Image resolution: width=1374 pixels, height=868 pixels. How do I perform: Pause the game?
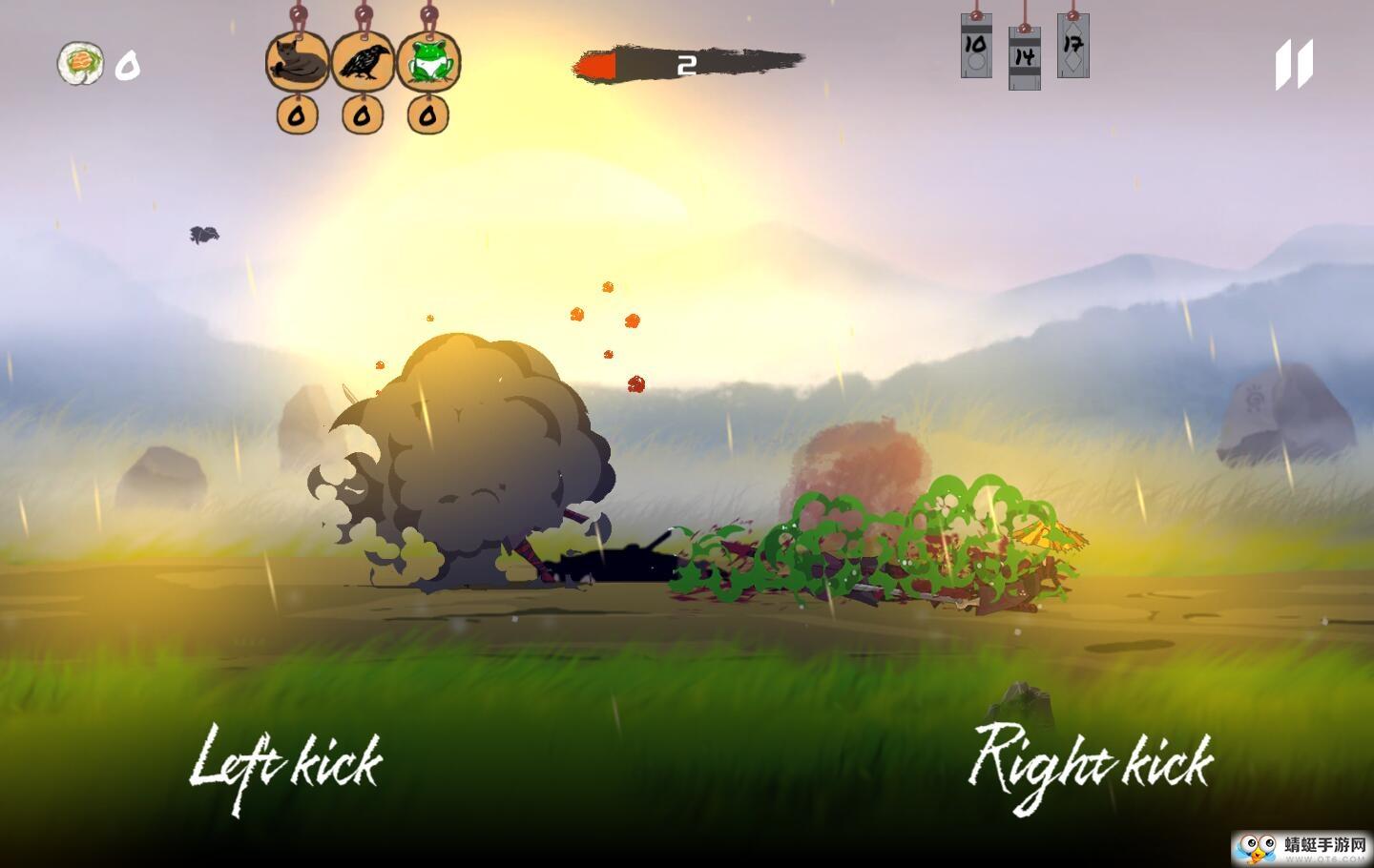pyautogui.click(x=1294, y=64)
